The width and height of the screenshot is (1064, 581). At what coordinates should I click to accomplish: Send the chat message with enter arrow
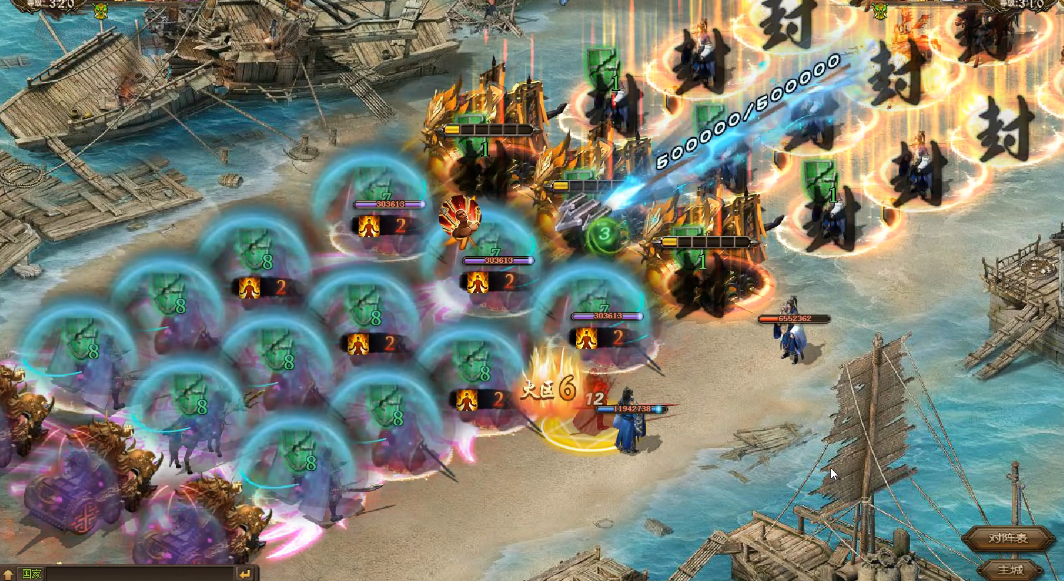(246, 574)
